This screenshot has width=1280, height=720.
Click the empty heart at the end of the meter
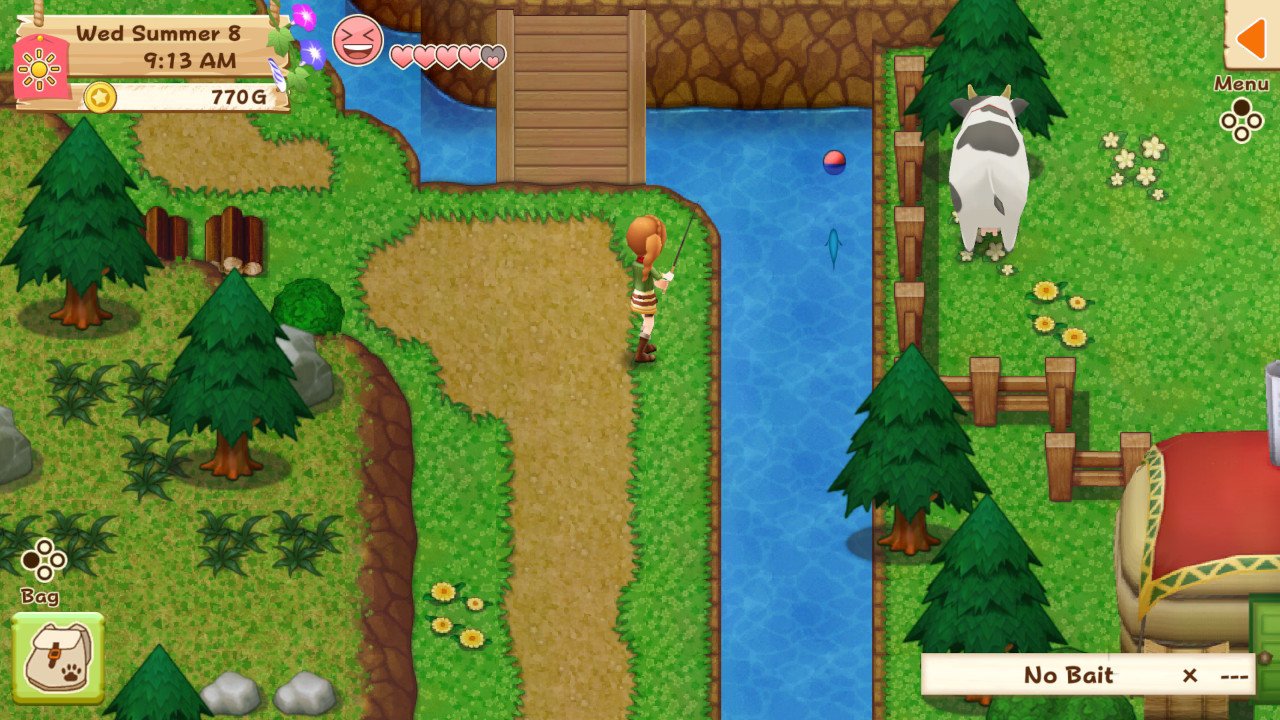tap(494, 56)
